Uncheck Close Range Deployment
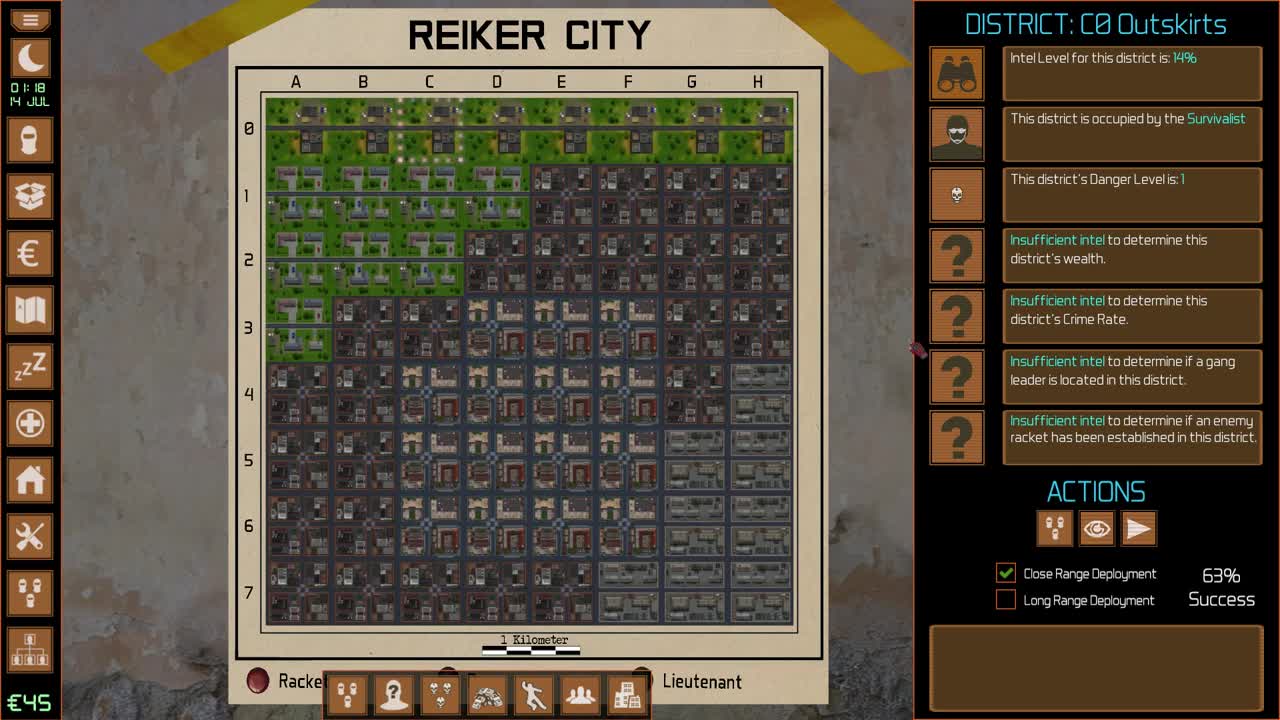Screen dimensions: 1280x720 coord(1004,573)
